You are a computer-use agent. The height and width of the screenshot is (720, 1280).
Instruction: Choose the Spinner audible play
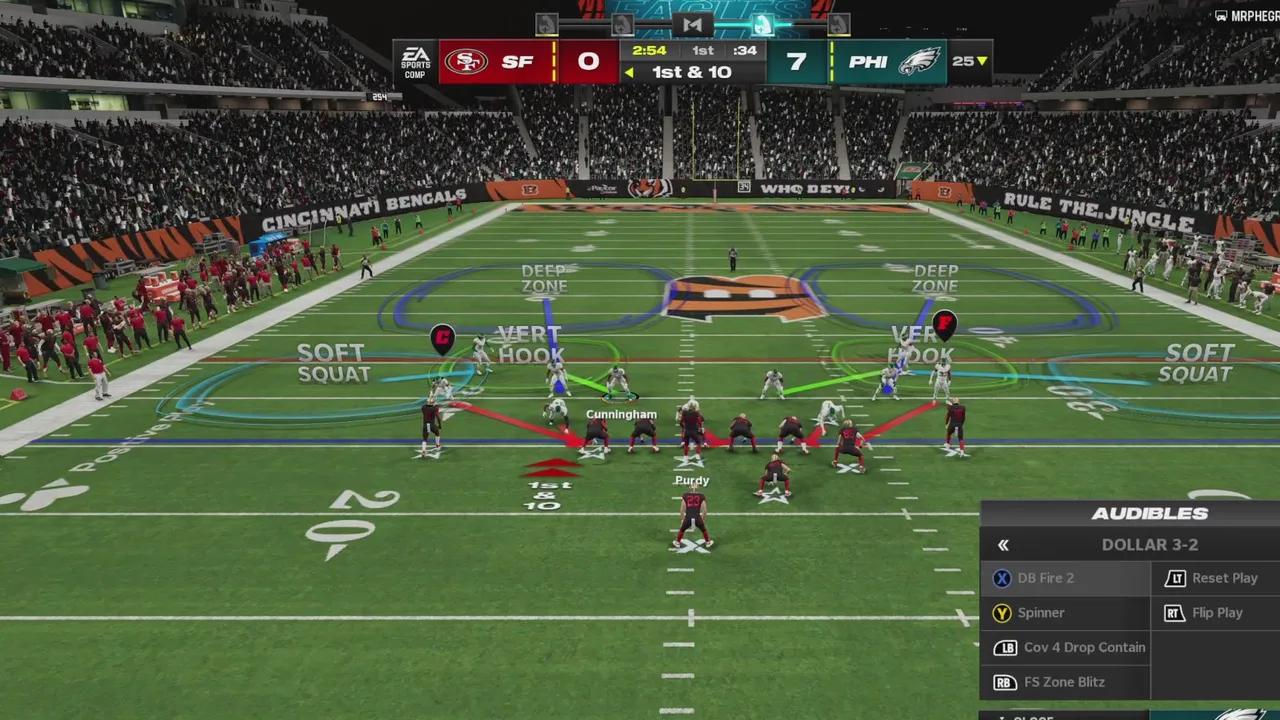click(x=1040, y=613)
